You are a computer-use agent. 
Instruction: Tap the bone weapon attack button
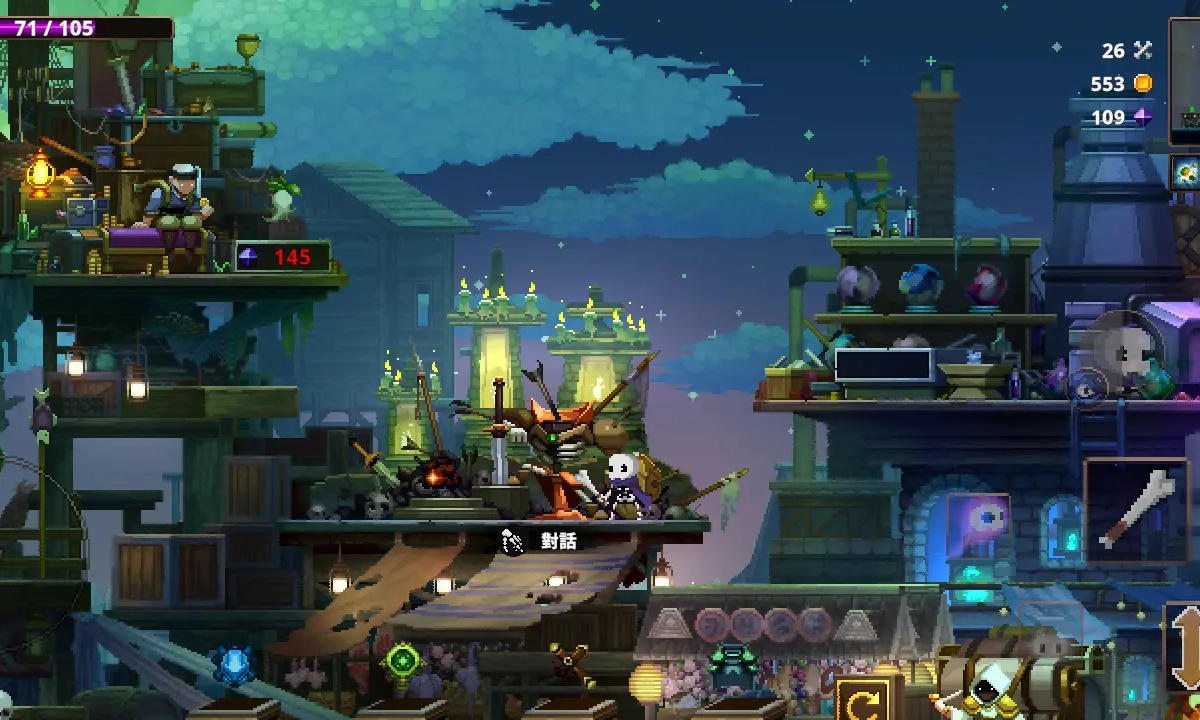pos(1136,510)
